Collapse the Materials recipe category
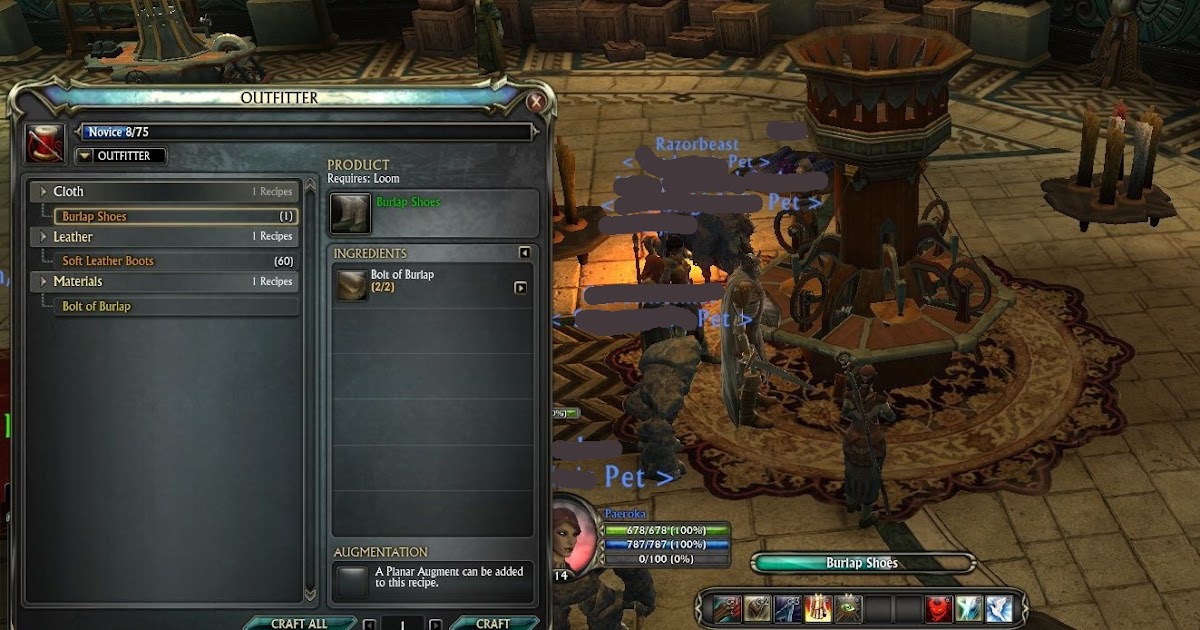 pos(43,282)
